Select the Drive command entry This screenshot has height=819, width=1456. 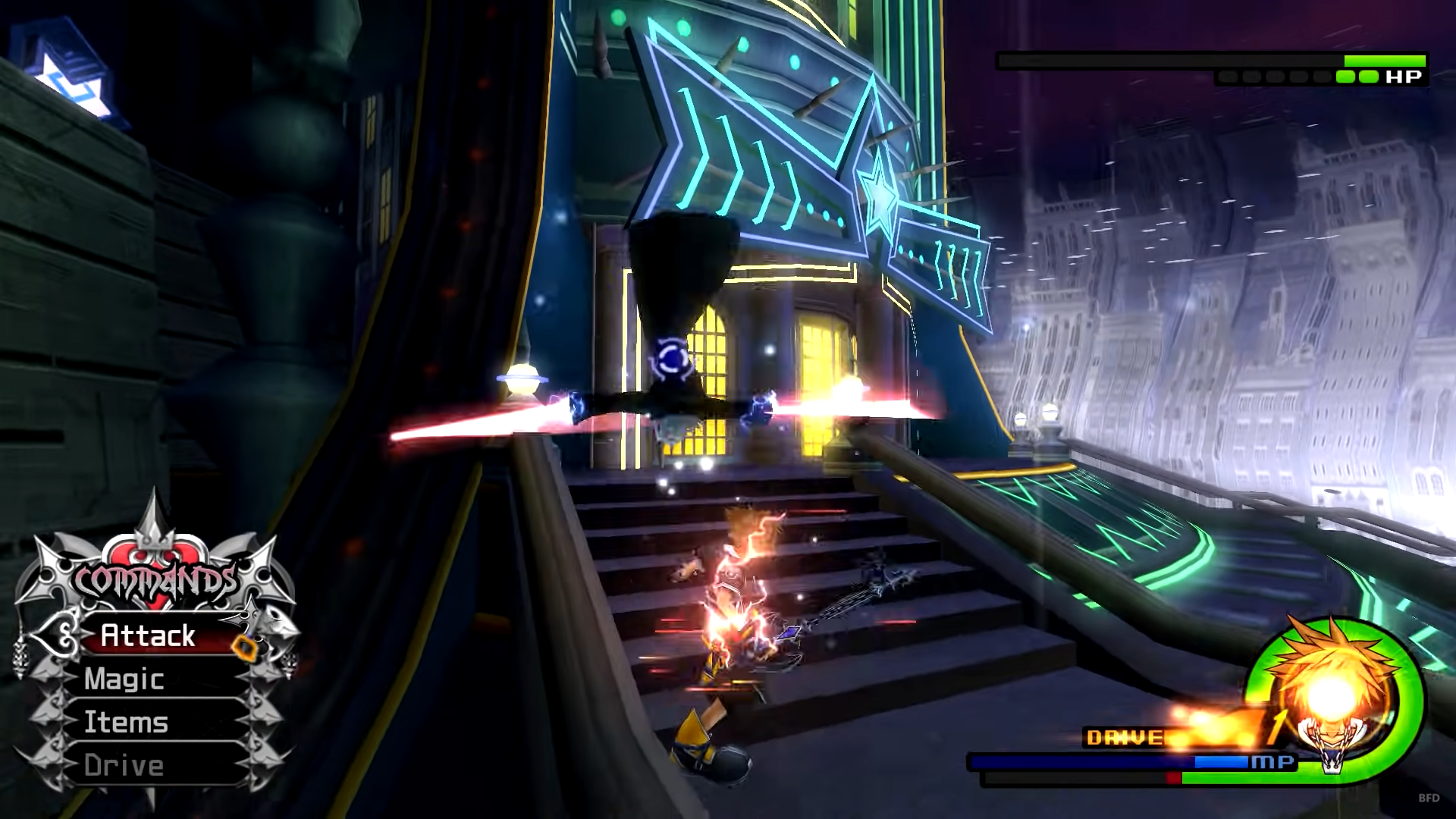coord(124,765)
